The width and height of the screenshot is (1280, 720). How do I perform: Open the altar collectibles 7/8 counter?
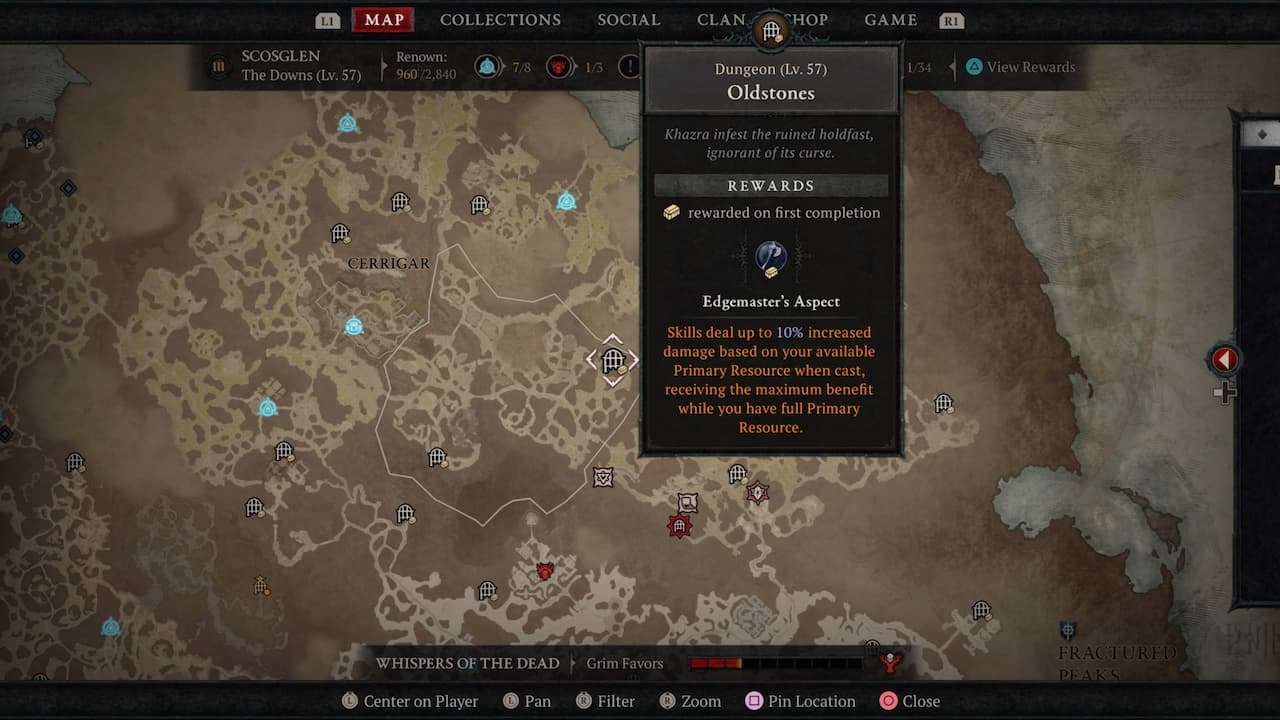point(490,67)
